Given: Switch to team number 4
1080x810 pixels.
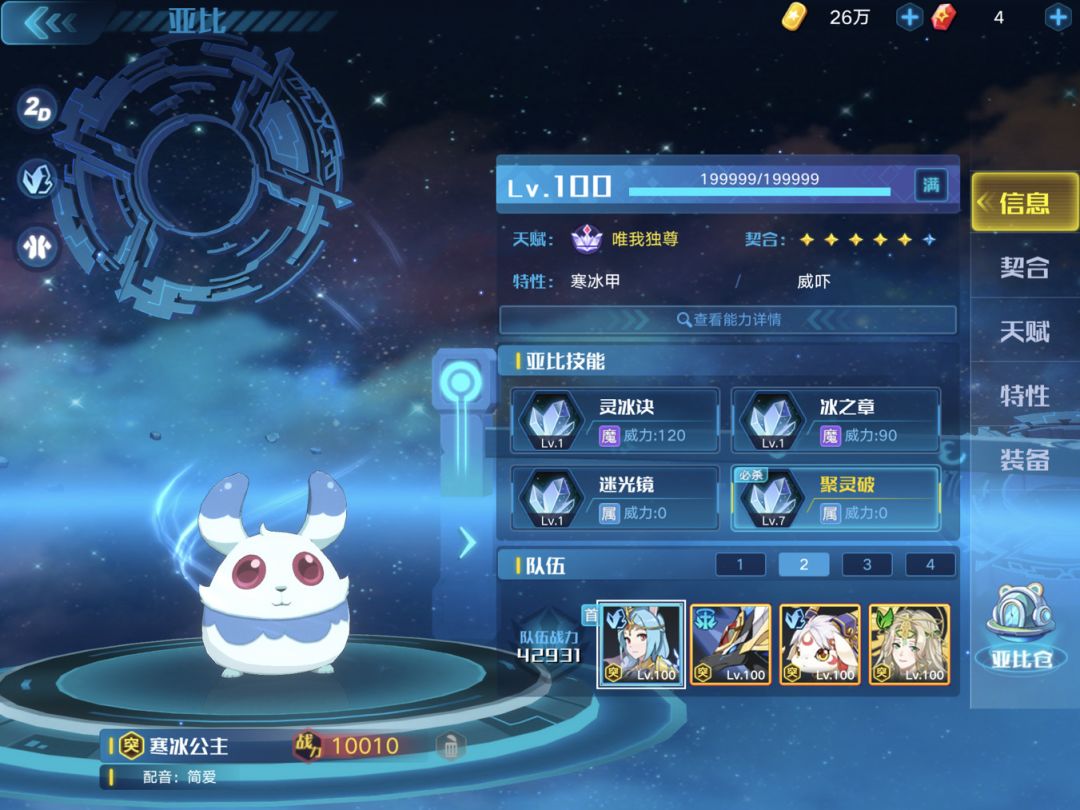Looking at the screenshot, I should click(930, 565).
